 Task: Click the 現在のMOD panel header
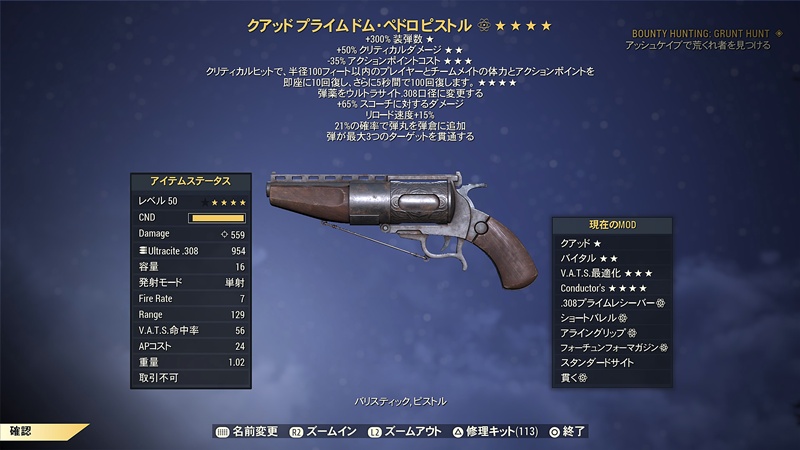(611, 226)
